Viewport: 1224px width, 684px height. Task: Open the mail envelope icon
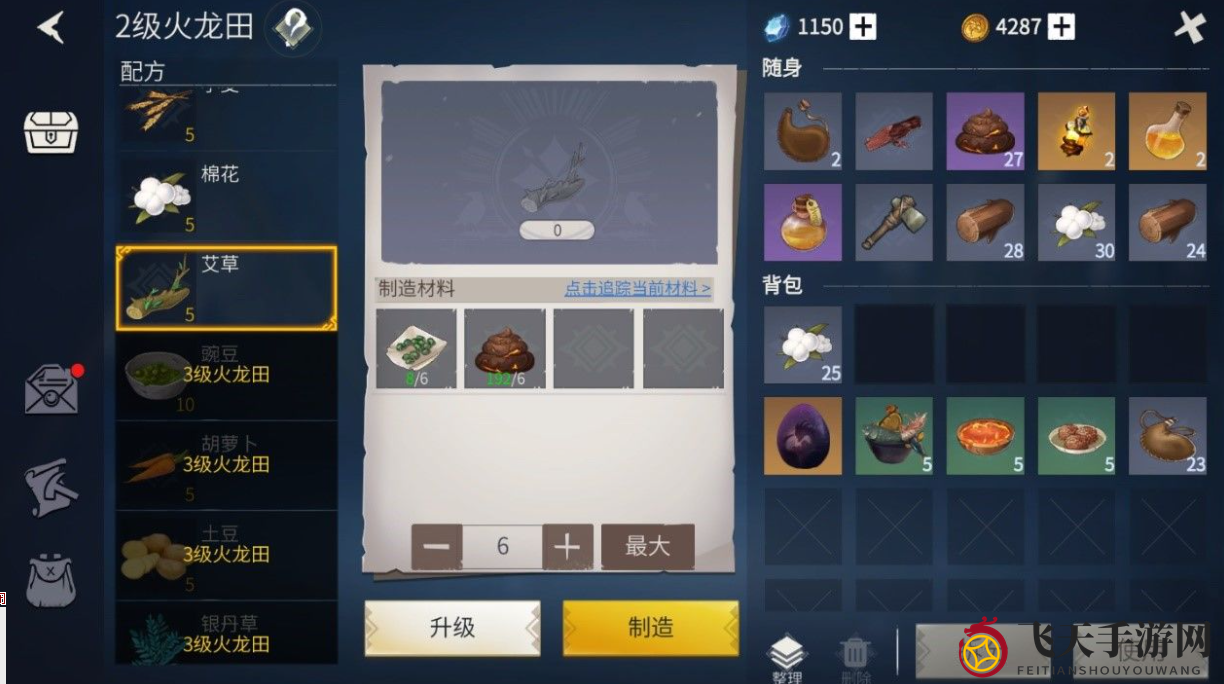pos(51,390)
